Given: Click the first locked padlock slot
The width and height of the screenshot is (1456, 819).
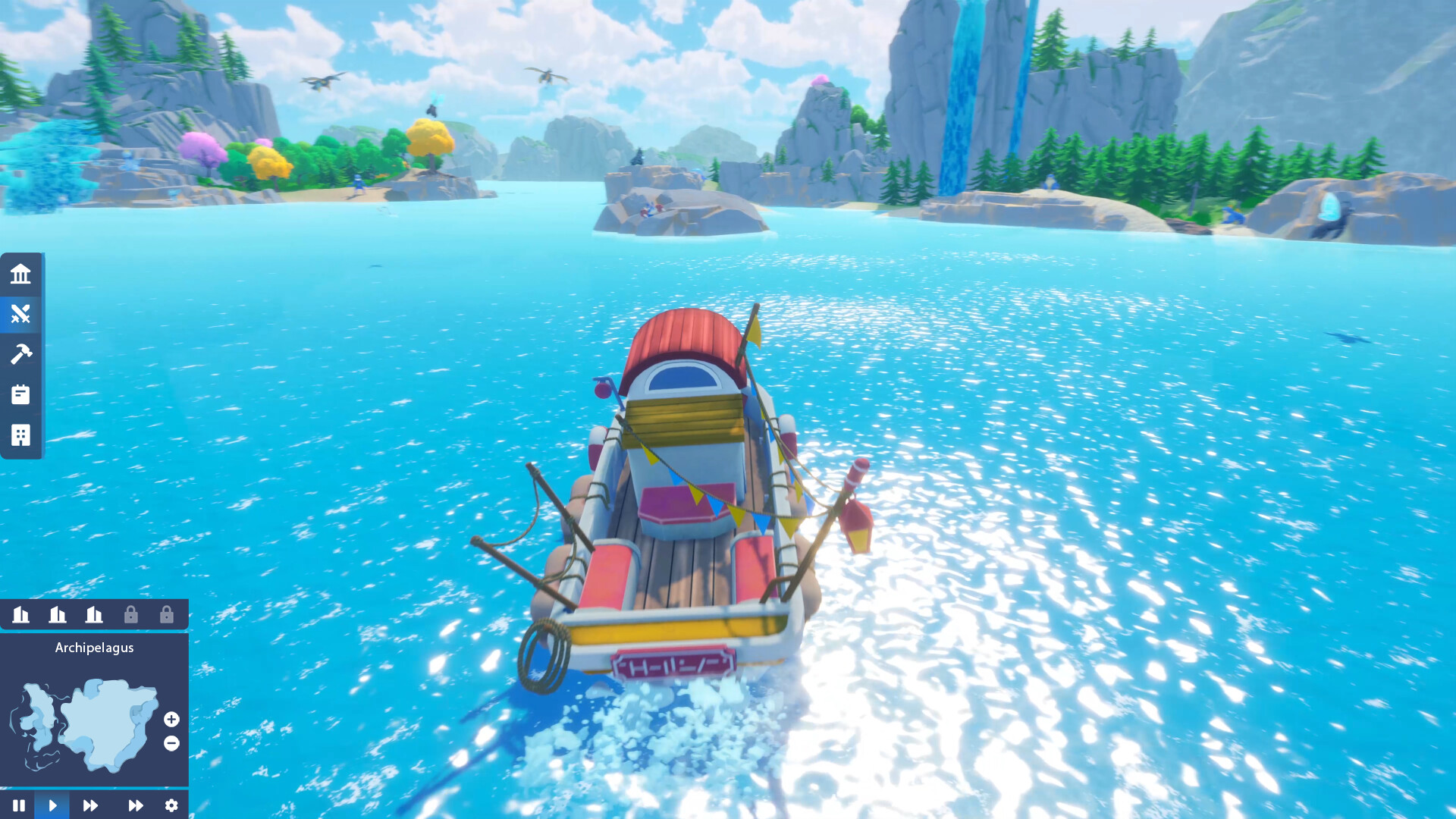Looking at the screenshot, I should pos(131,615).
